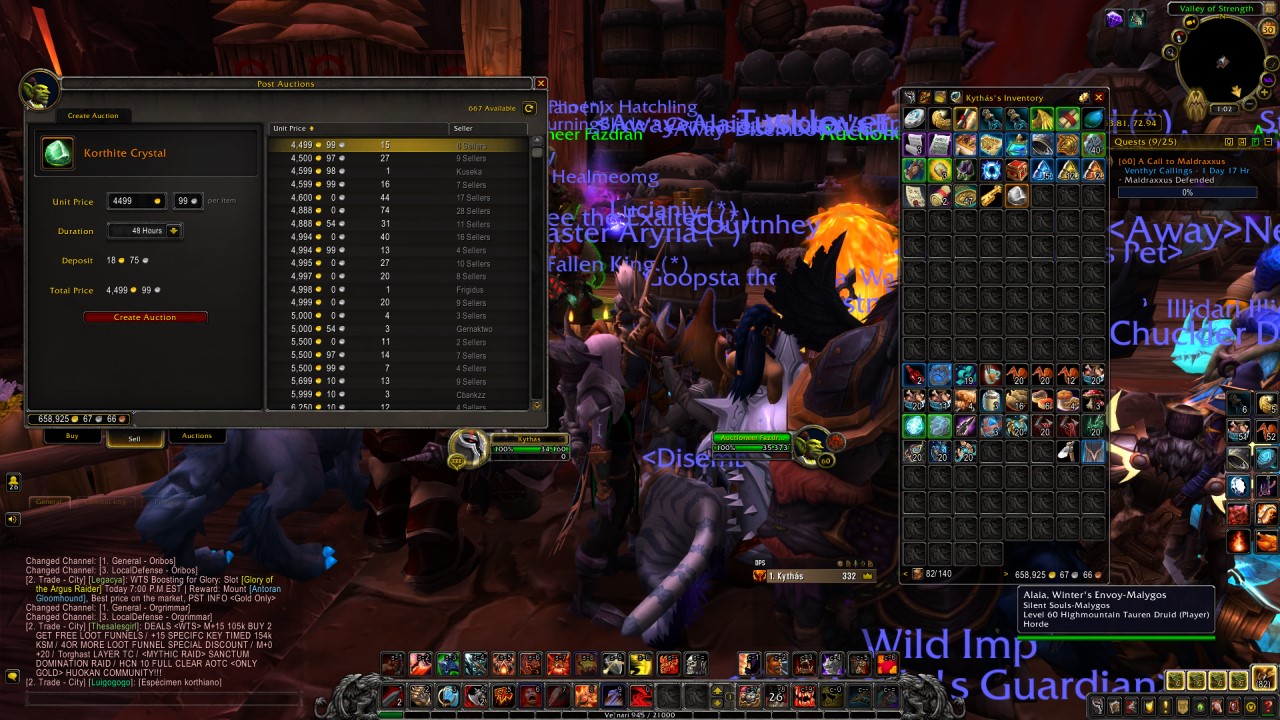Refresh the auction listings with the refresh icon
1280x720 pixels.
tap(529, 107)
